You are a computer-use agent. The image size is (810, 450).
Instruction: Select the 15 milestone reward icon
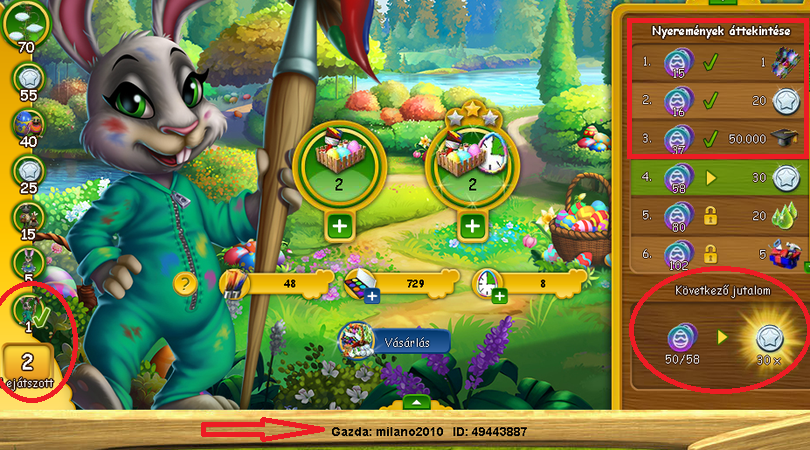25,217
